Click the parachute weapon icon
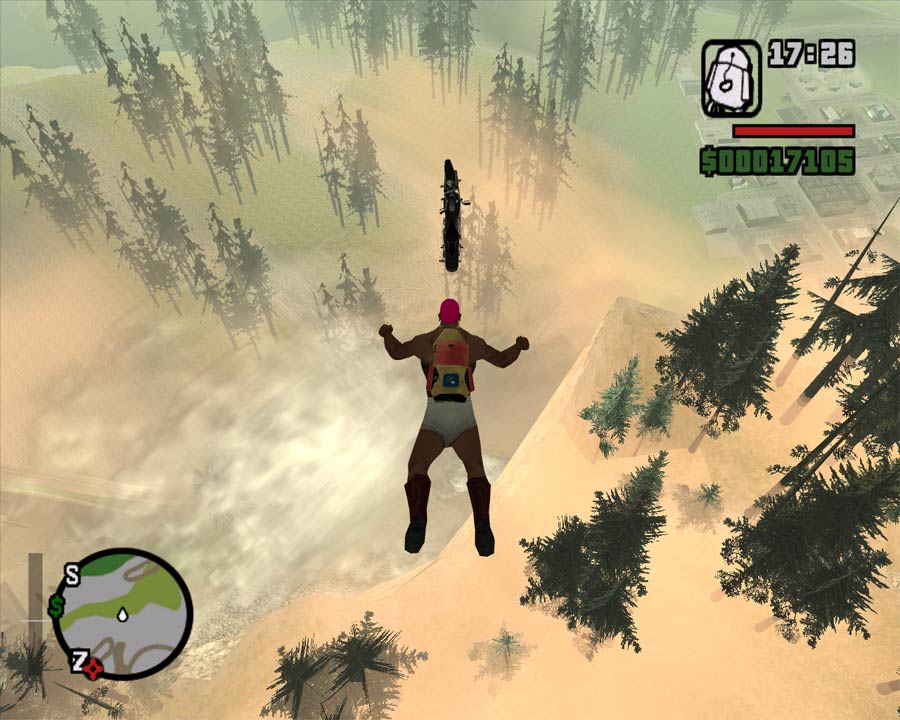Image resolution: width=900 pixels, height=720 pixels. [x=731, y=79]
